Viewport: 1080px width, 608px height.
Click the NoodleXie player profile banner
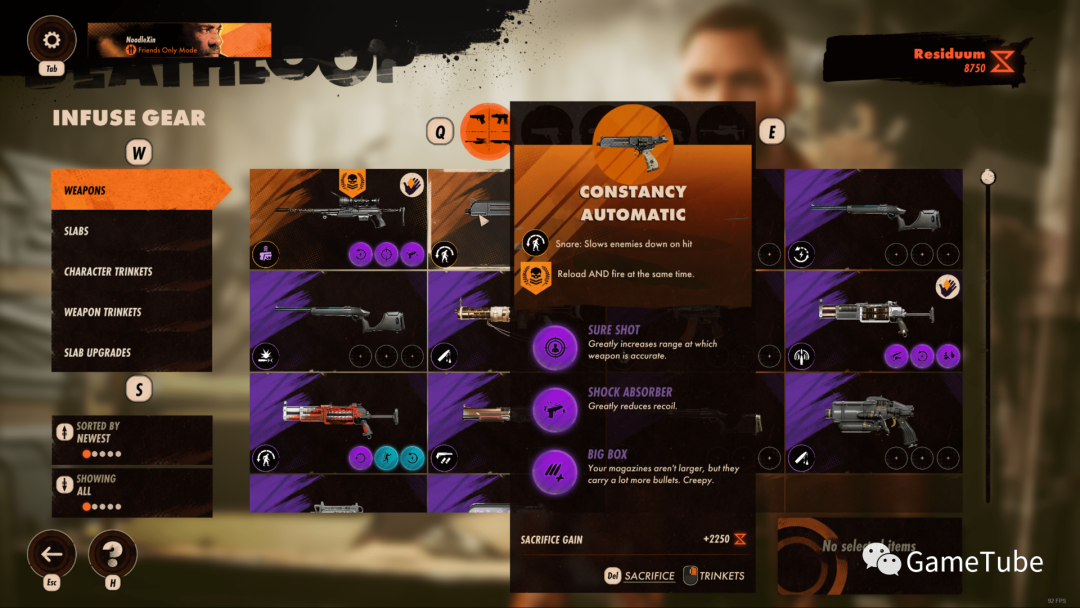[x=179, y=41]
